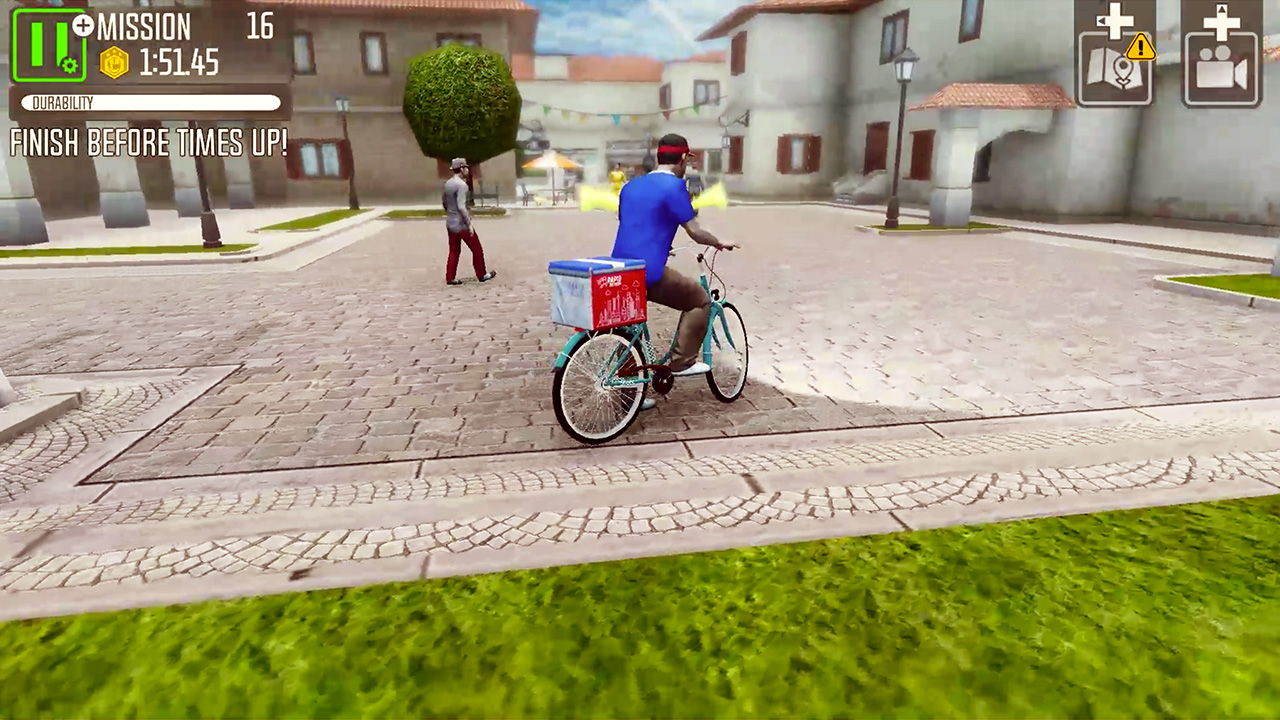Click the gold mission medal emblem
Viewport: 1280px width, 720px height.
click(x=115, y=63)
